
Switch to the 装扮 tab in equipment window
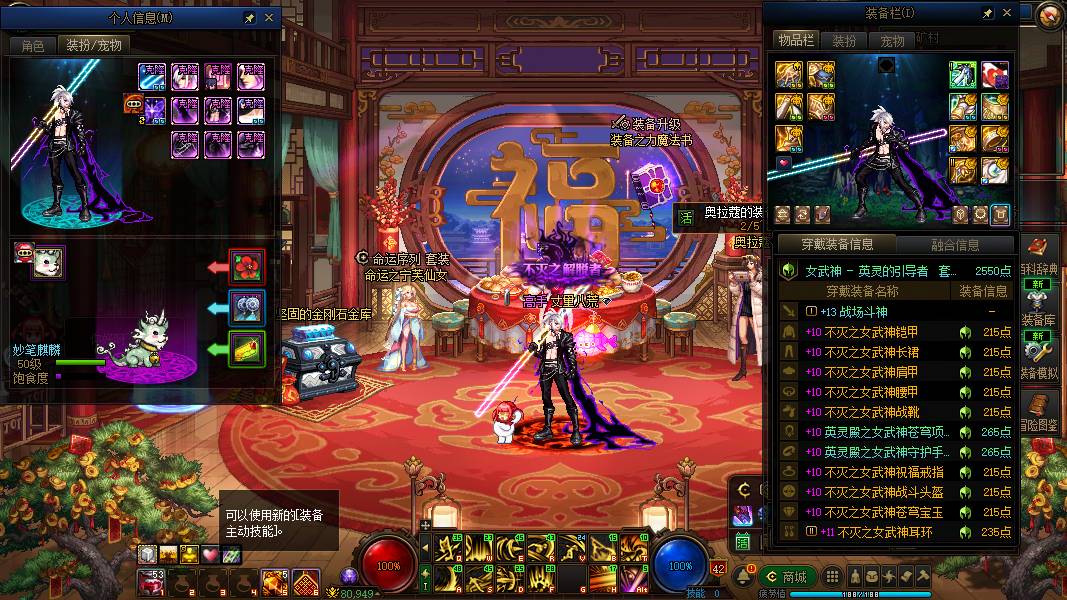point(845,41)
